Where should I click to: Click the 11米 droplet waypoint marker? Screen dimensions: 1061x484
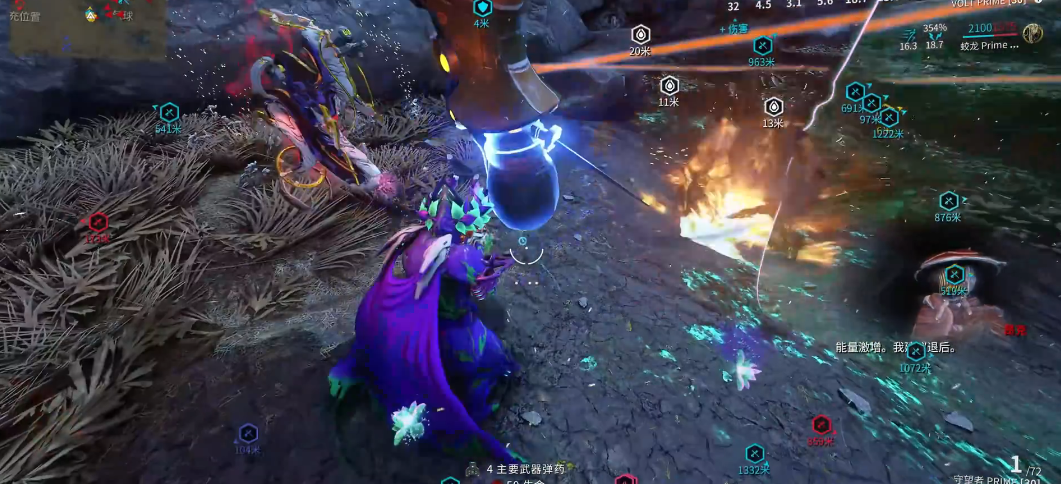tap(669, 85)
